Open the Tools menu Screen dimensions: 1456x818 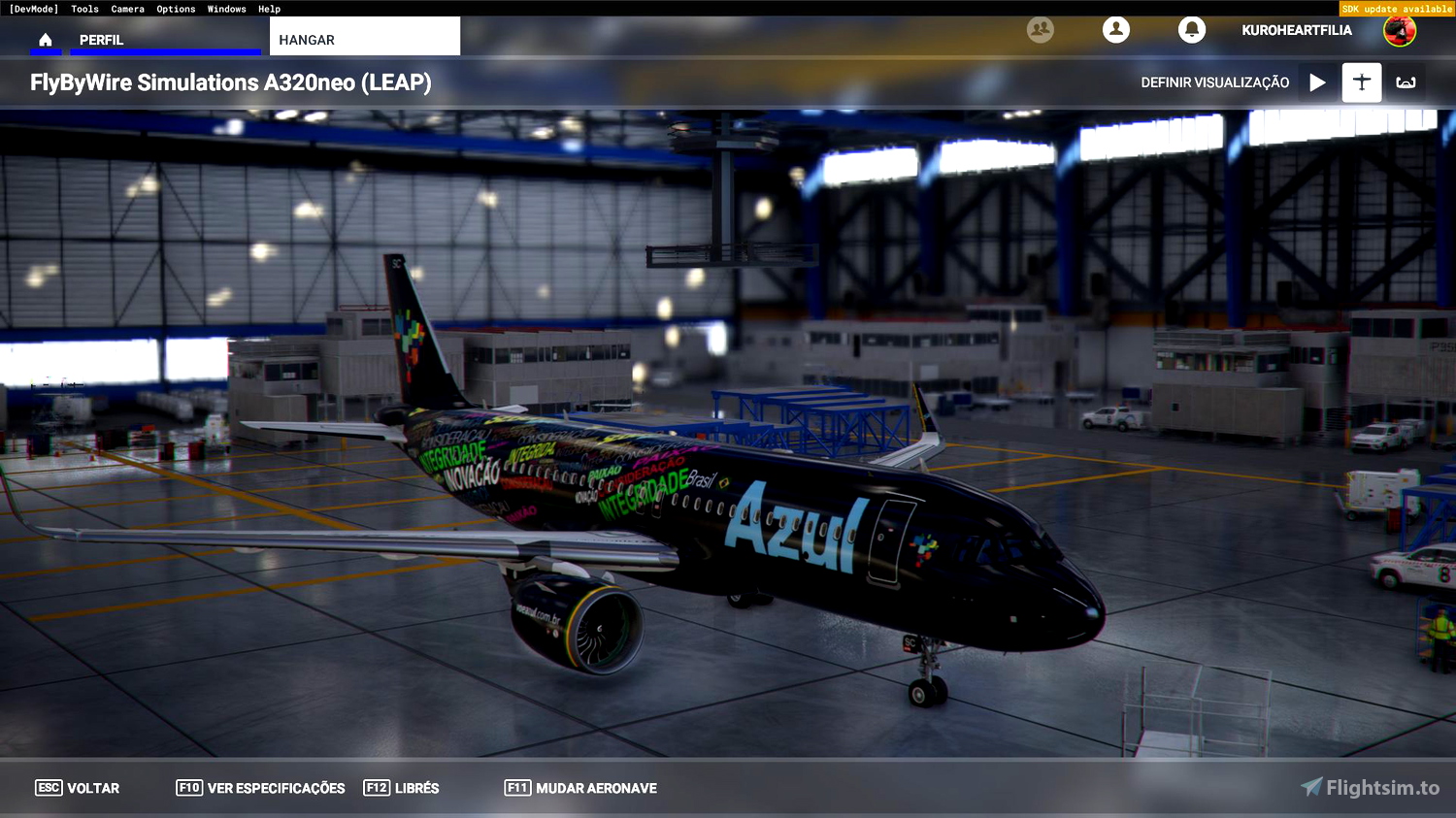(83, 9)
